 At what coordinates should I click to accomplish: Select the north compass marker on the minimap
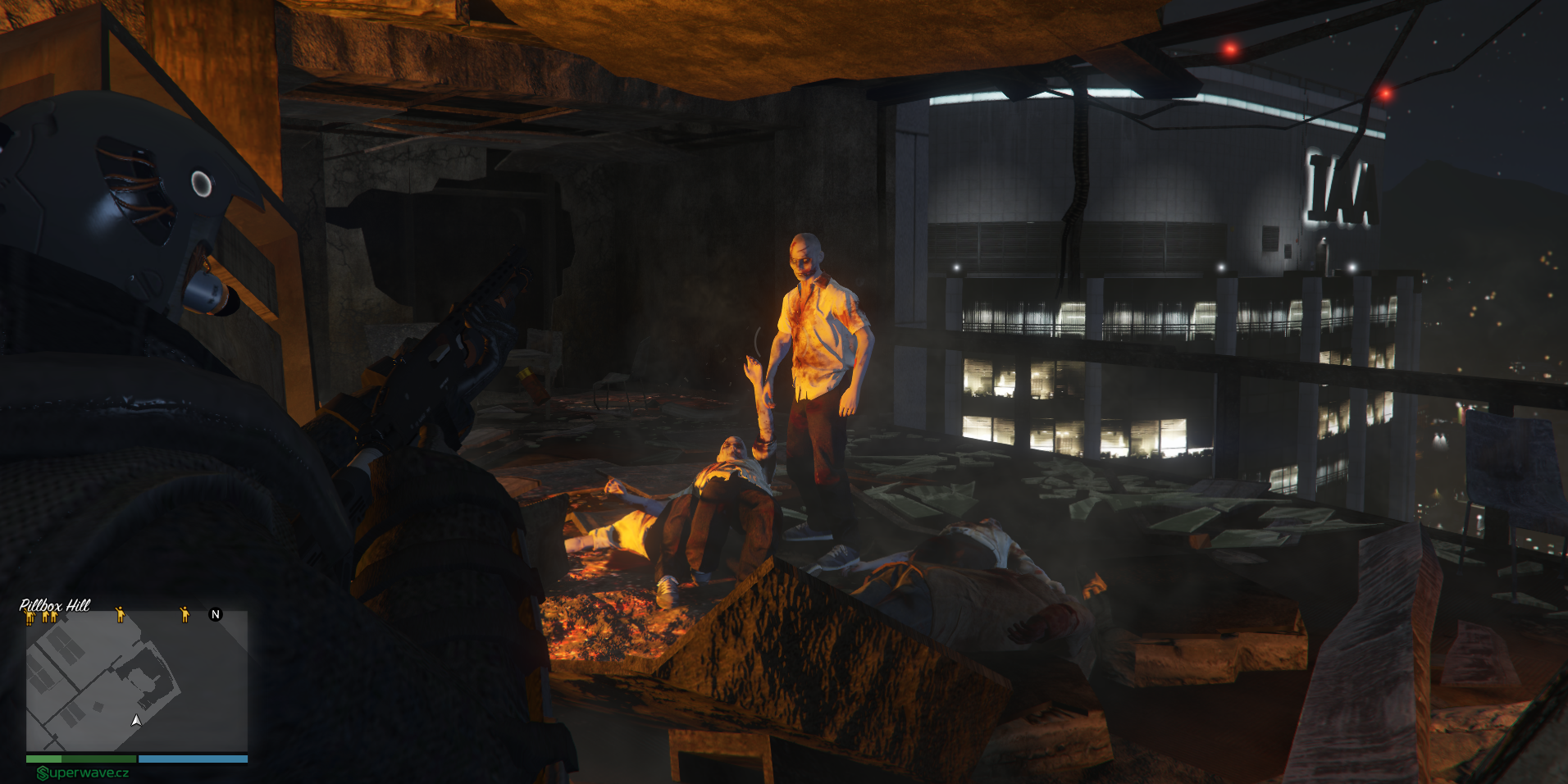tap(216, 614)
